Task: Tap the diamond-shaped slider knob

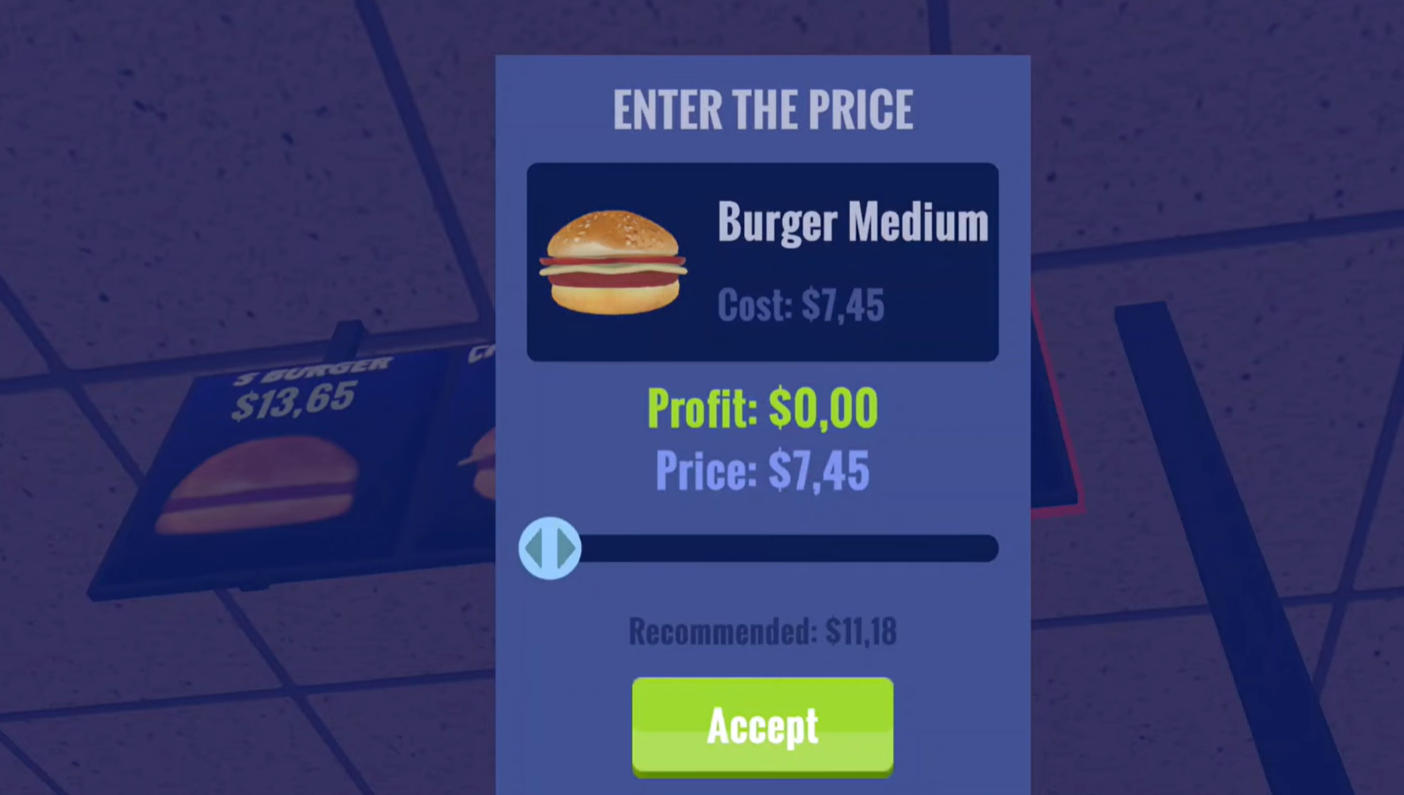Action: click(x=549, y=548)
